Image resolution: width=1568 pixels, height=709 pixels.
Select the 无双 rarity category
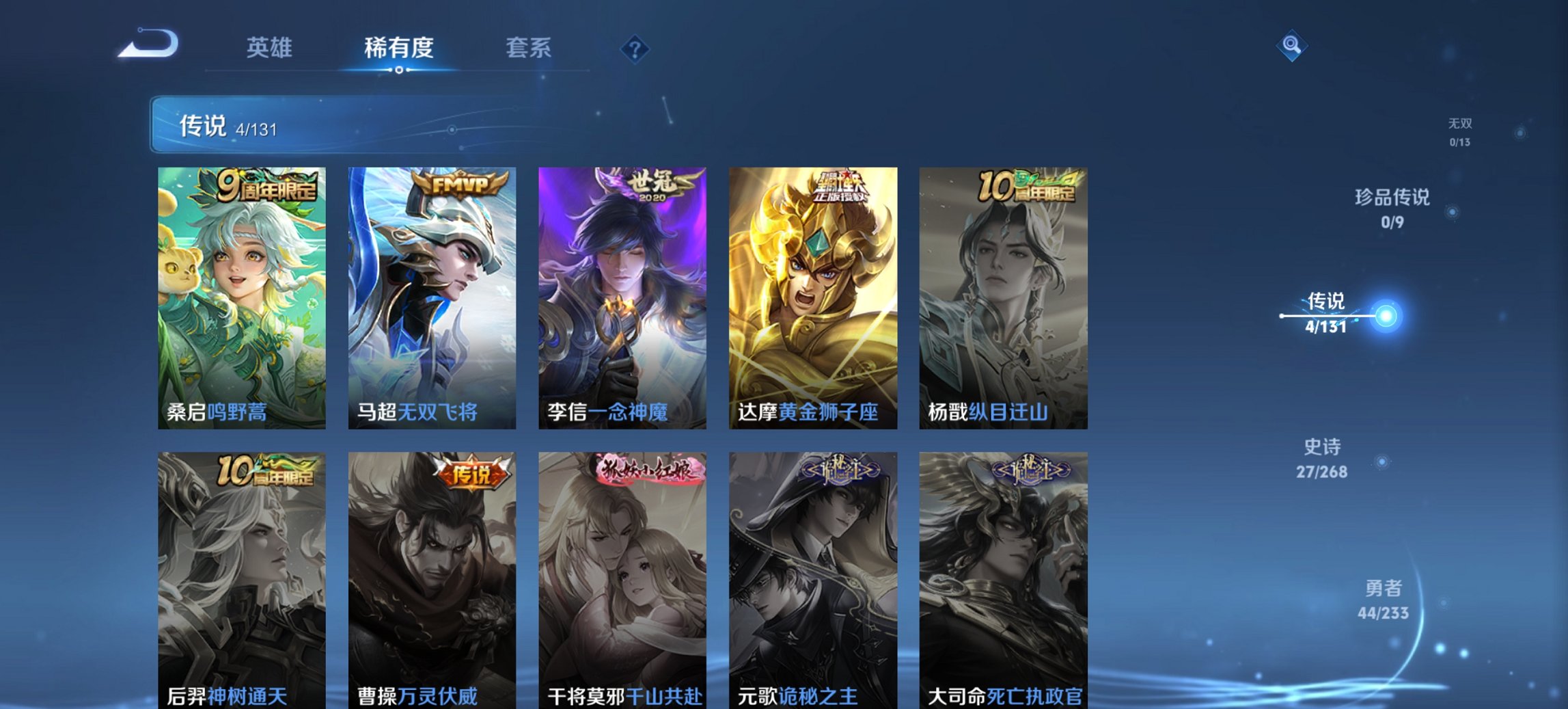1460,133
